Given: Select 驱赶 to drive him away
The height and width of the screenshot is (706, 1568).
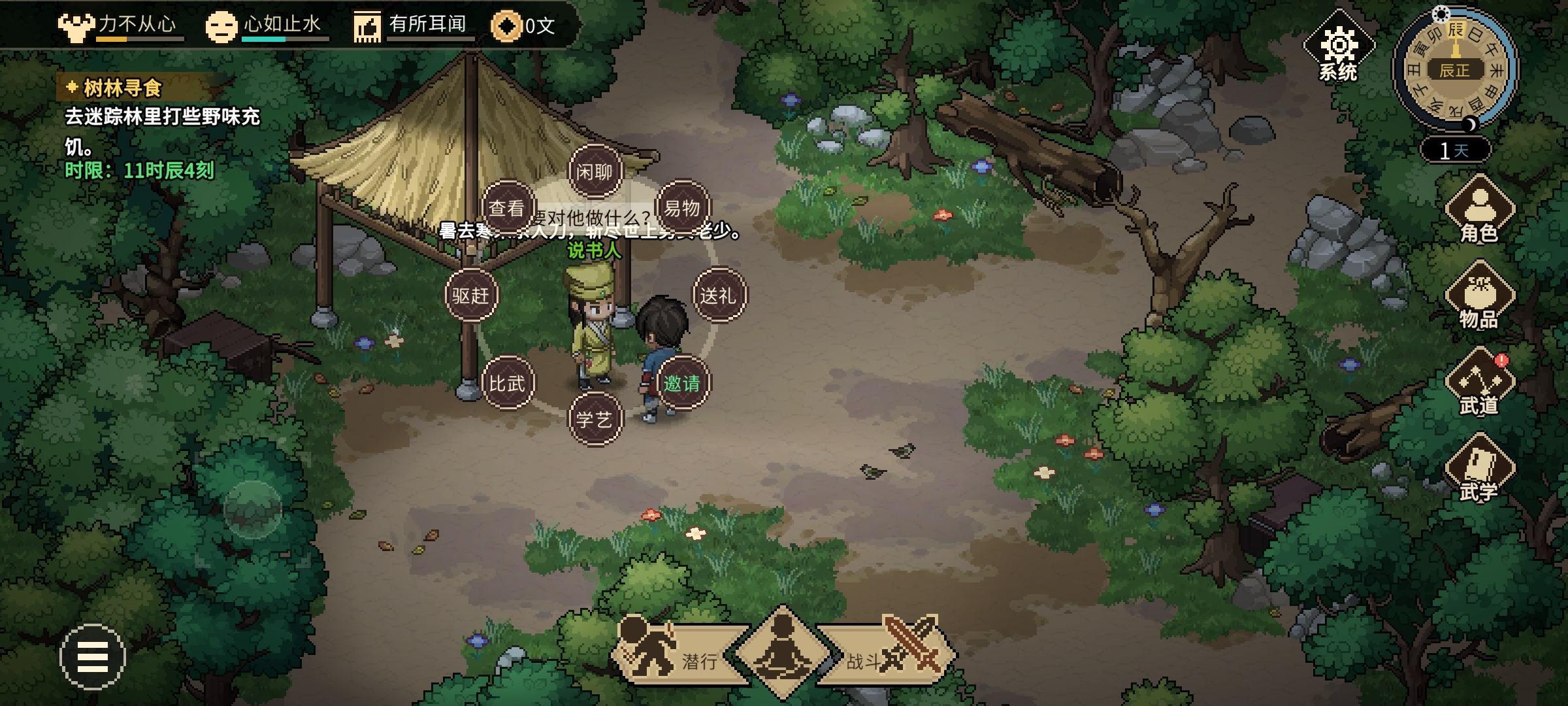Looking at the screenshot, I should point(471,295).
